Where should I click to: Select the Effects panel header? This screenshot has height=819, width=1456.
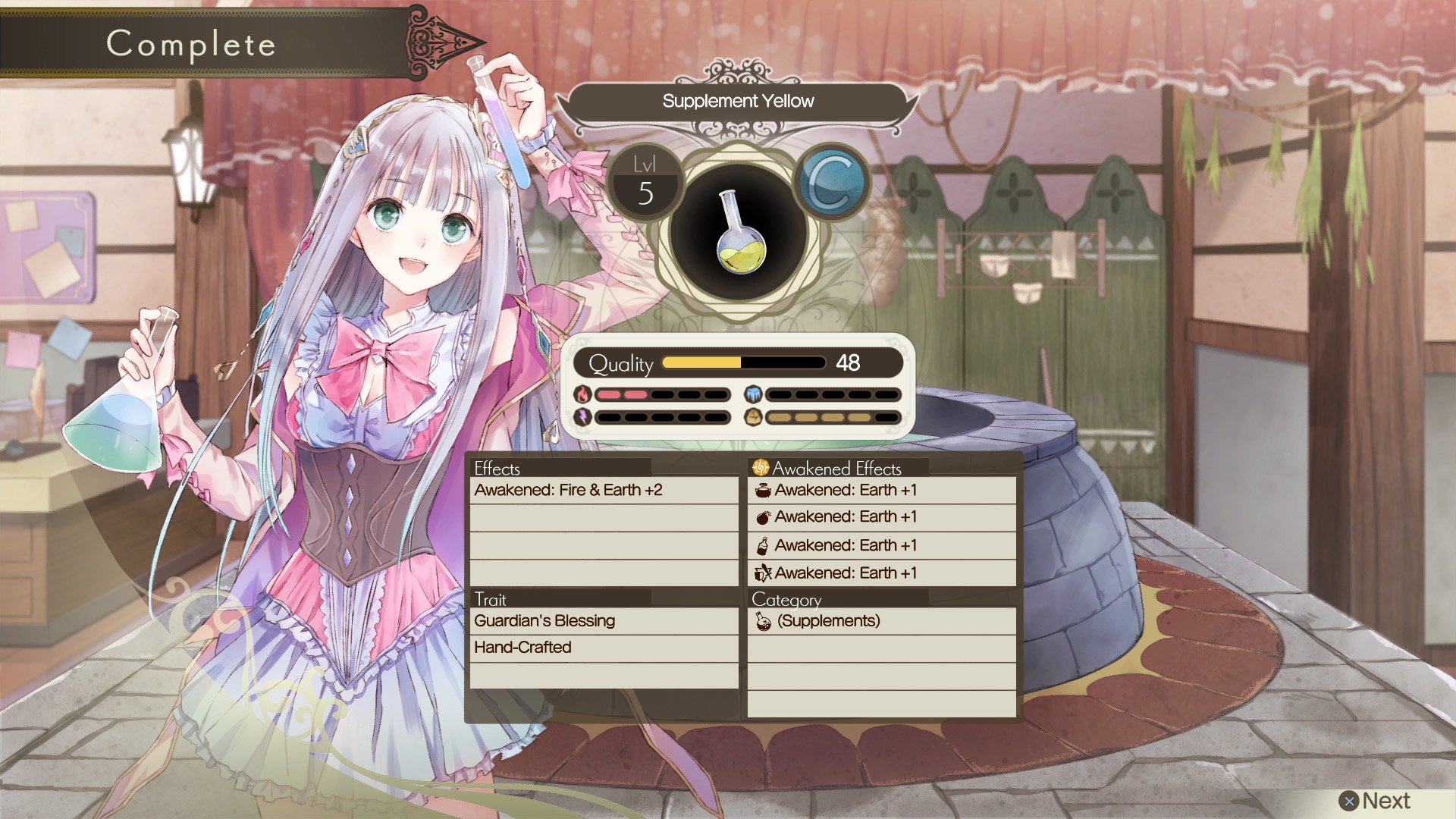point(497,469)
